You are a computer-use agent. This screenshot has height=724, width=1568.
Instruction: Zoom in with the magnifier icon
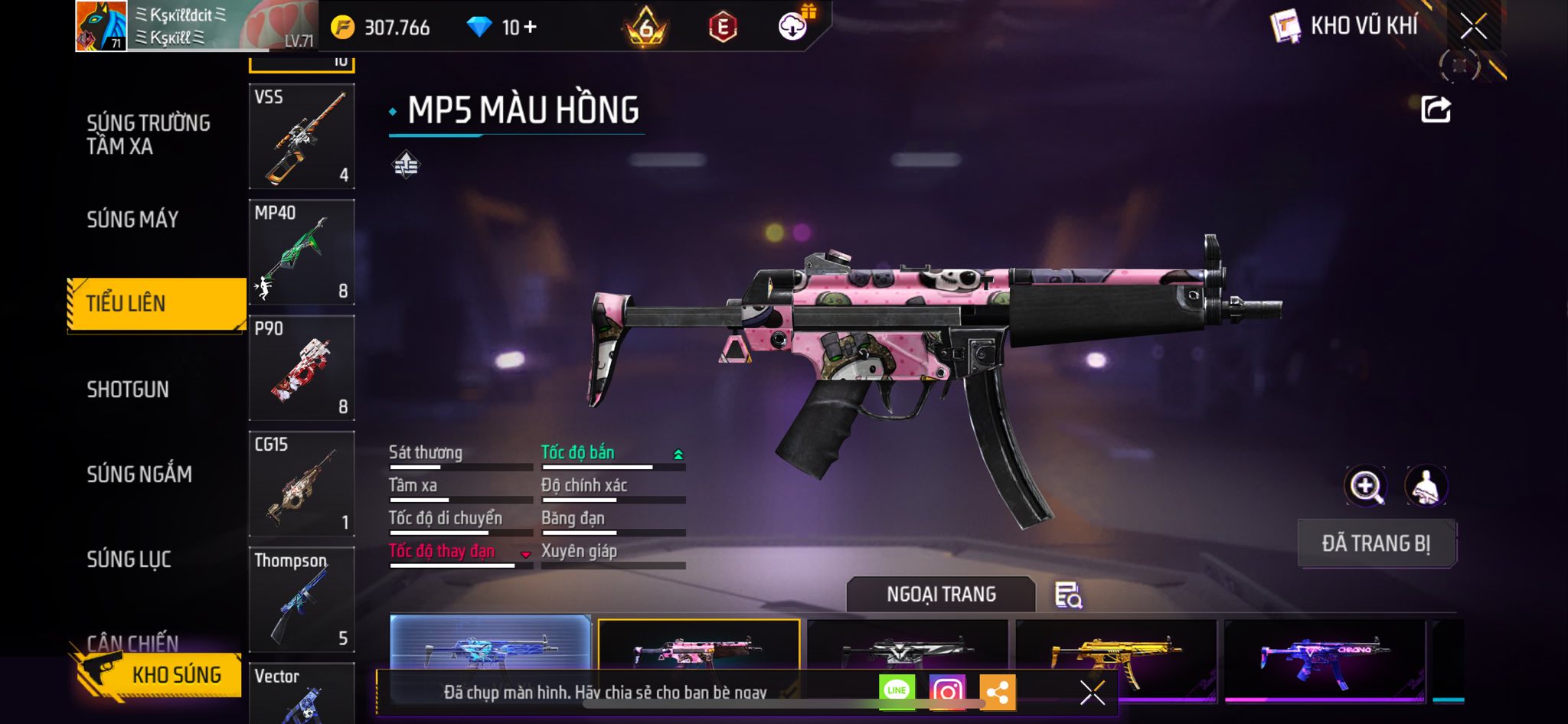tap(1365, 486)
